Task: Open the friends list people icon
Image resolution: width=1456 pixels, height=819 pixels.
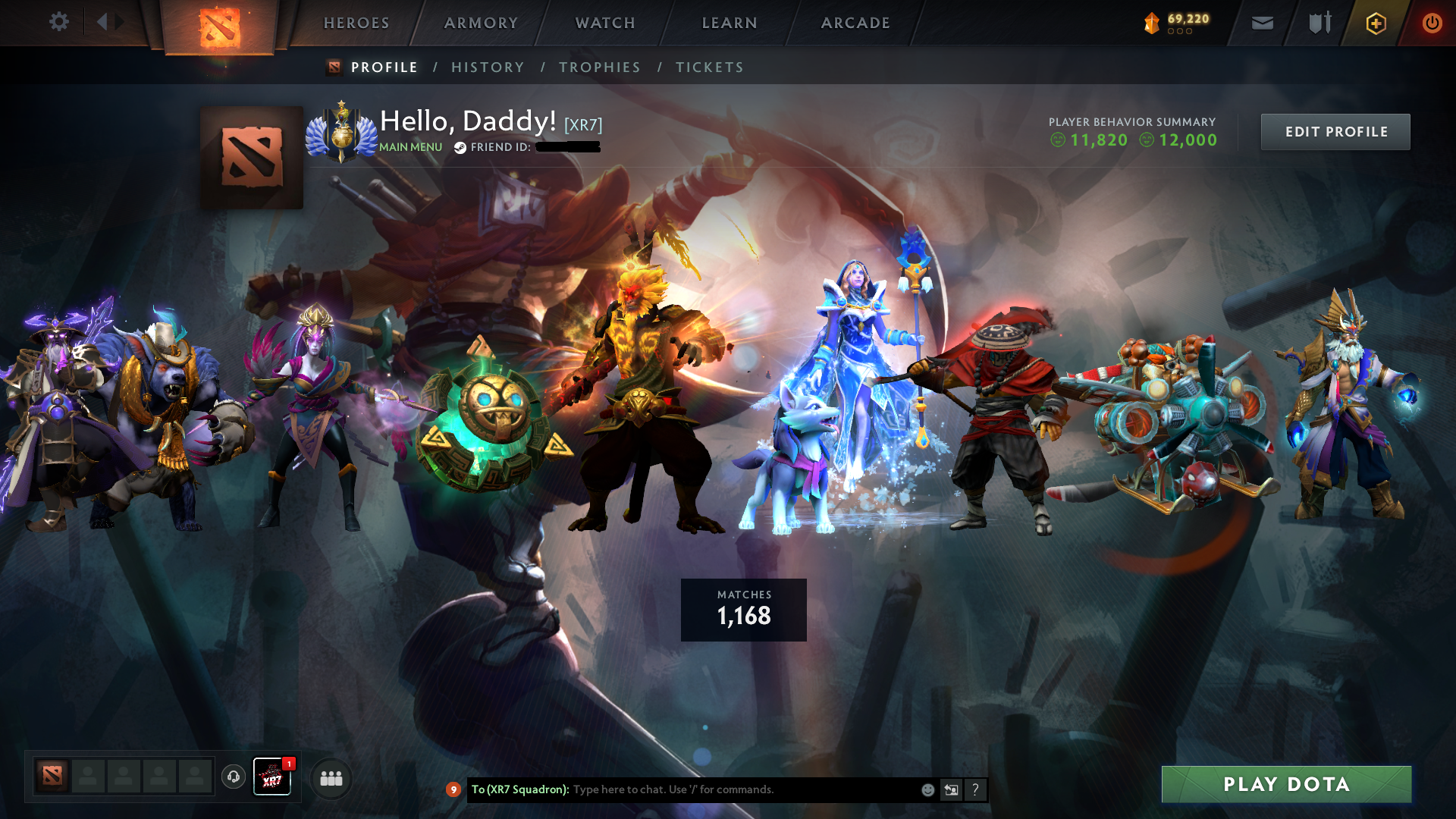Action: click(330, 777)
